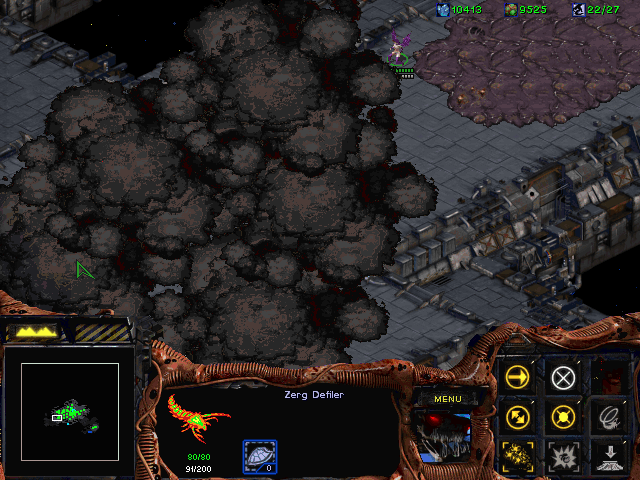
Task: Select the Patrol command
Action: click(x=518, y=416)
